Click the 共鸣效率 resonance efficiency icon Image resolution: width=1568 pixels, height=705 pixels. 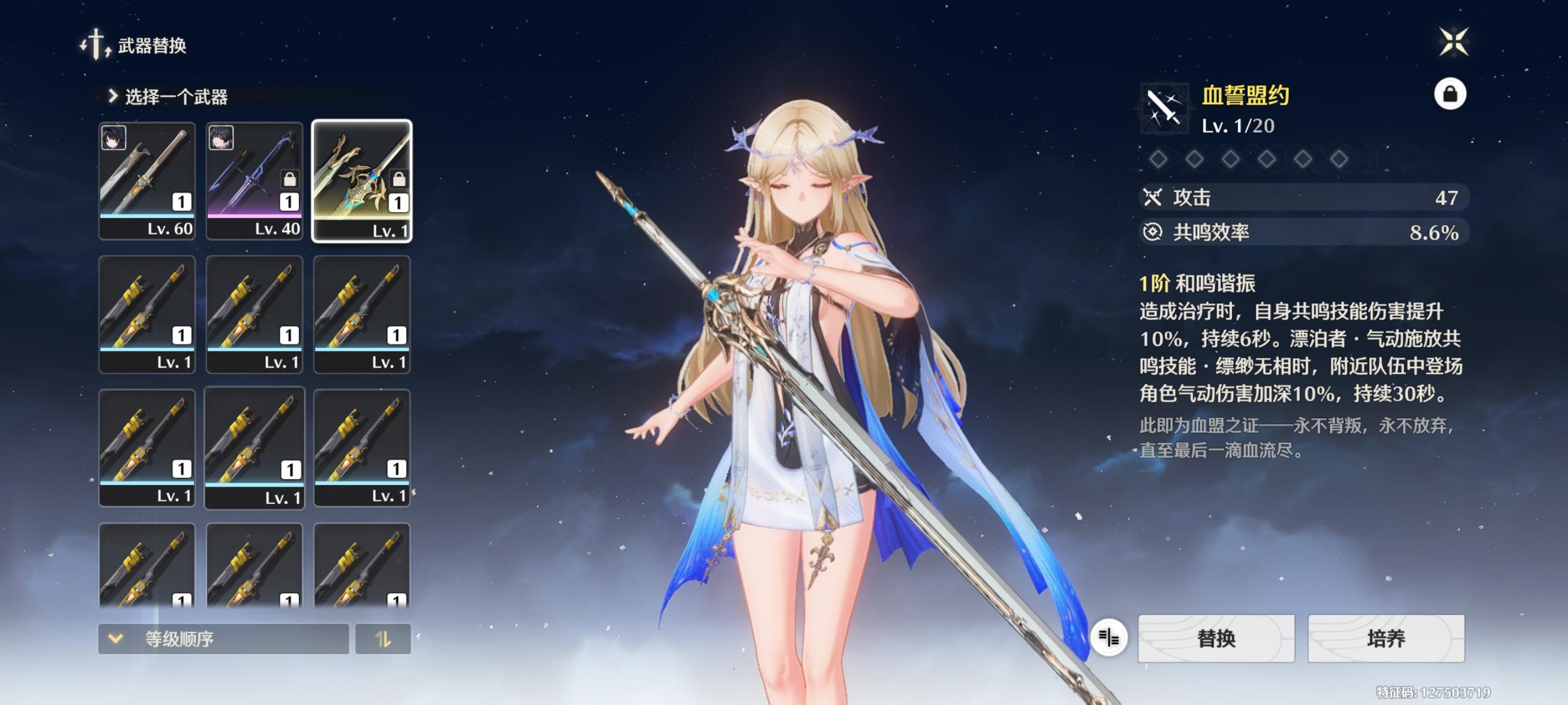[1154, 232]
